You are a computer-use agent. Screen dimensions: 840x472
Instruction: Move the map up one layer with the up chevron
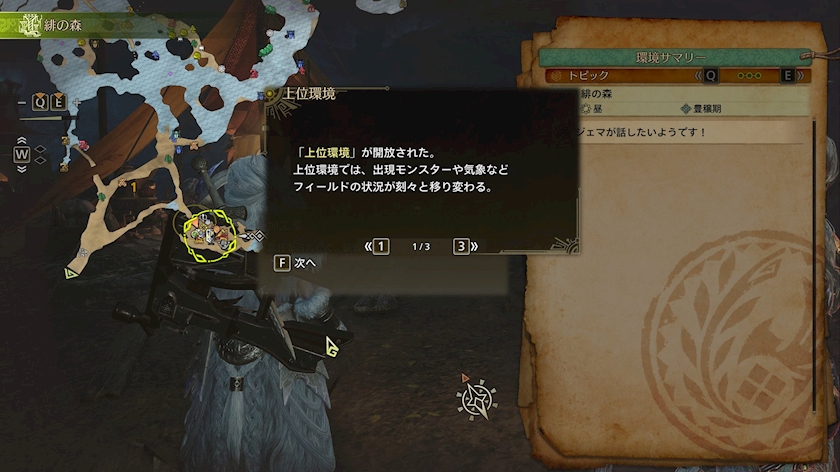pyautogui.click(x=21, y=140)
